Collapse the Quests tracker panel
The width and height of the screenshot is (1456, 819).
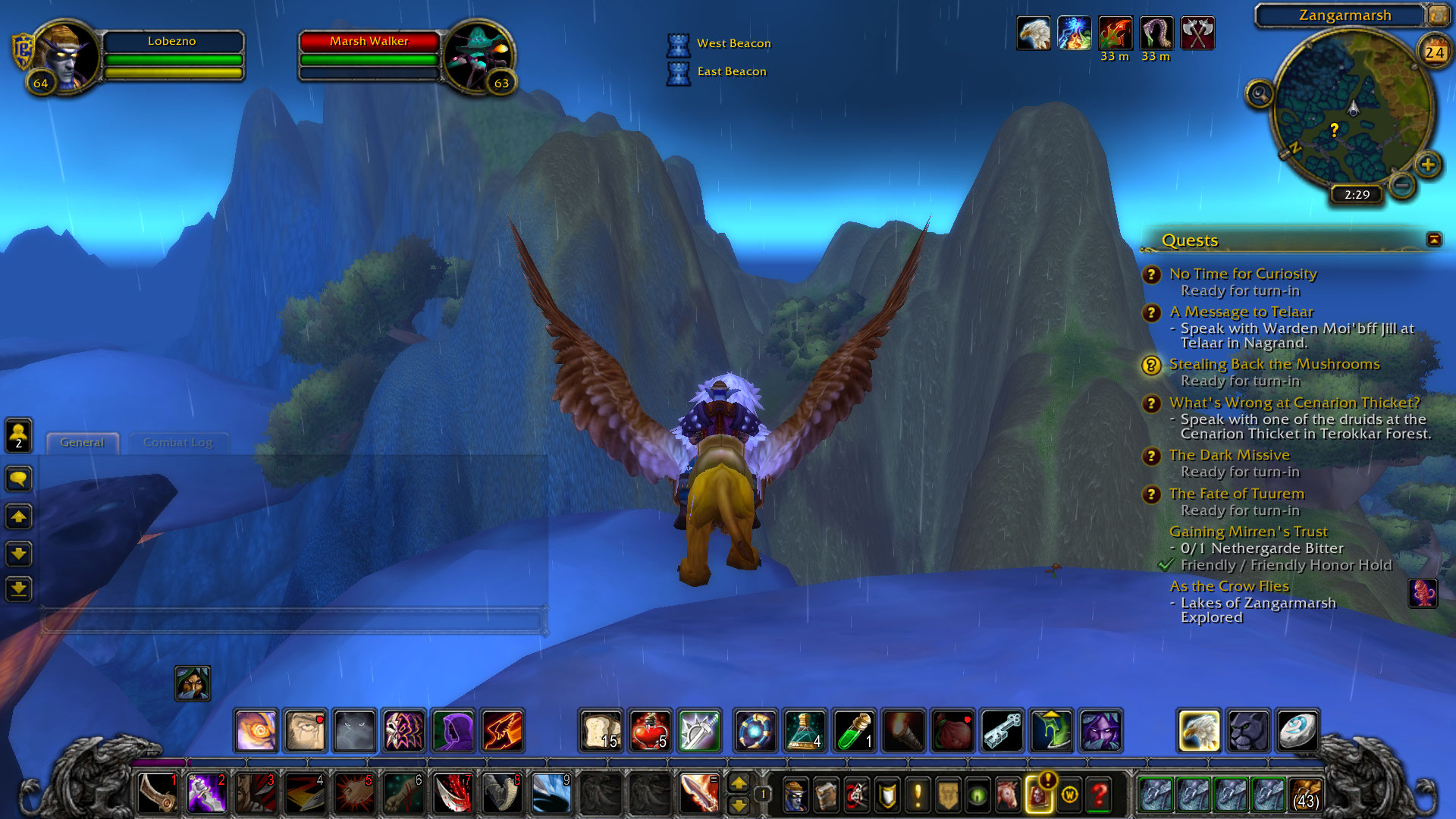[1433, 240]
